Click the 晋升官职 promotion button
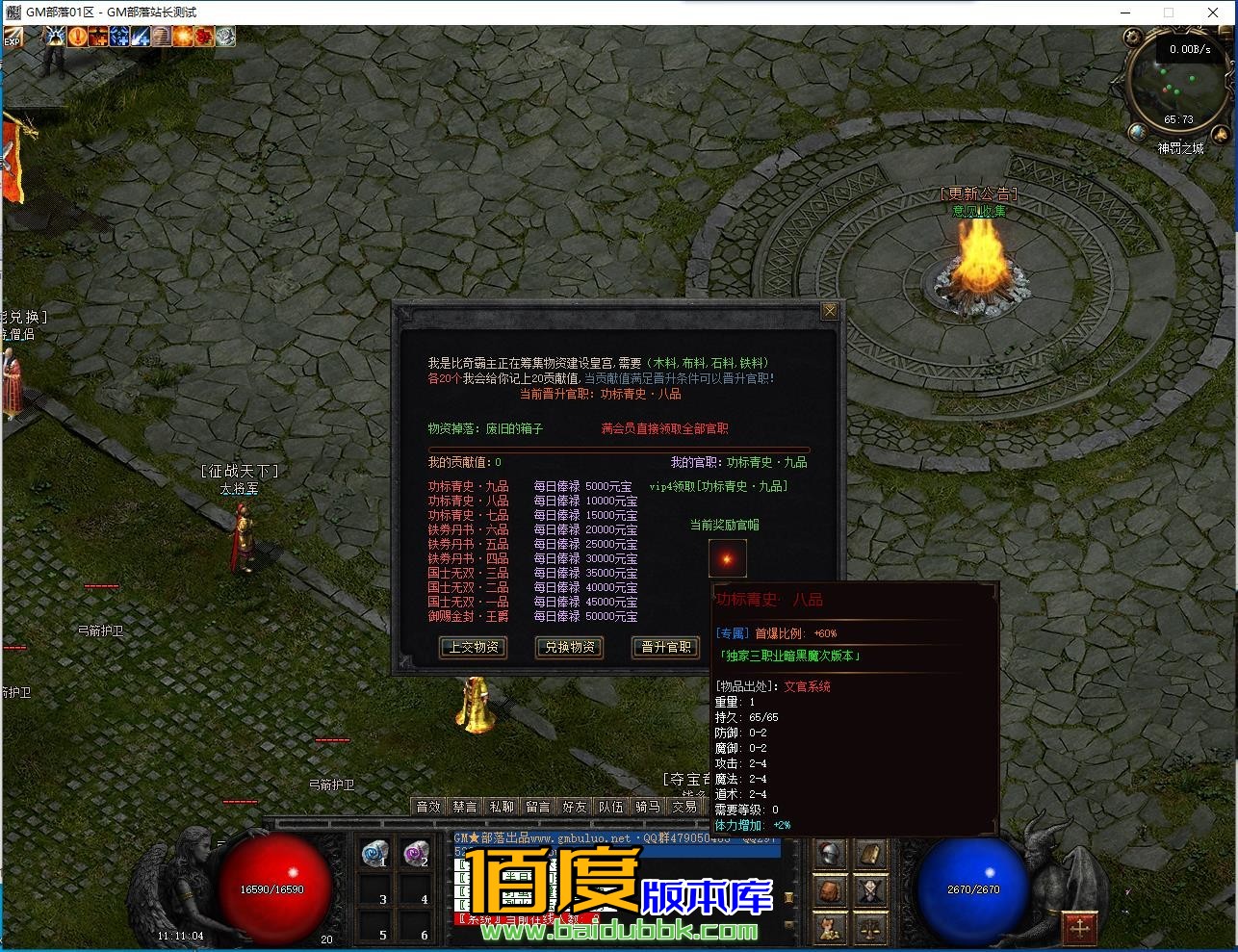 click(x=664, y=648)
